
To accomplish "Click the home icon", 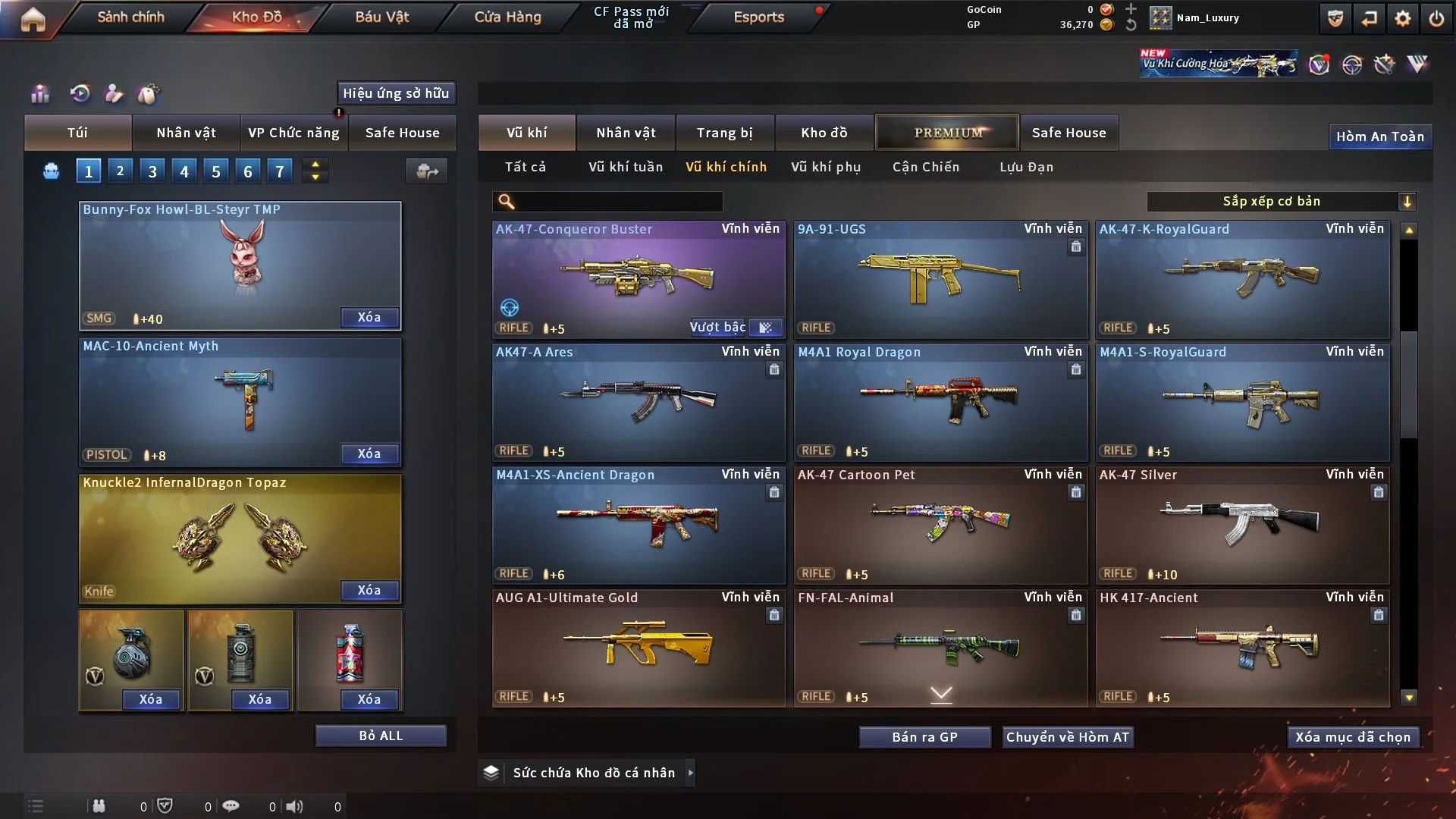I will (x=33, y=18).
